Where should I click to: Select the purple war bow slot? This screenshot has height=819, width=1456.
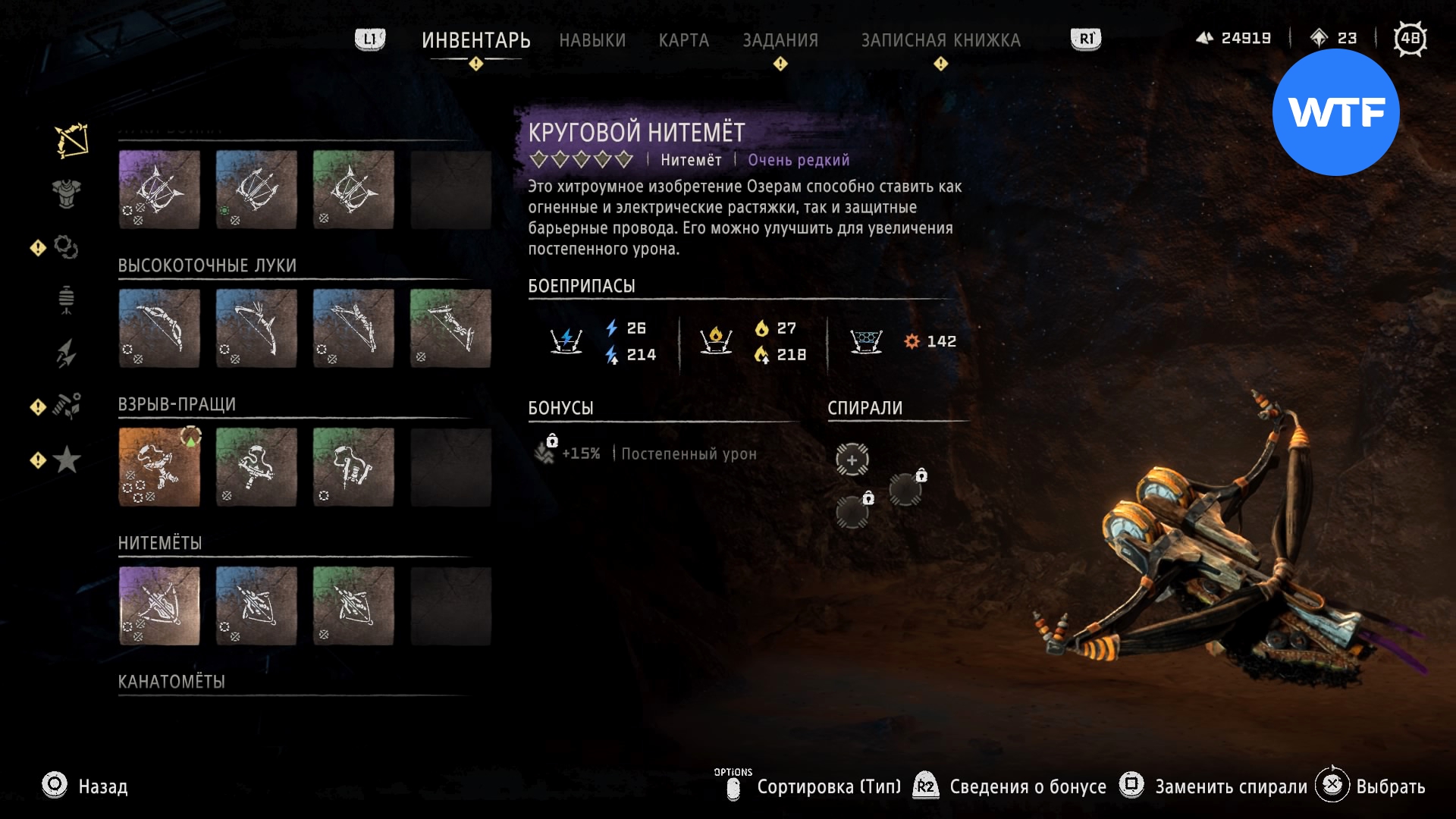[x=159, y=190]
